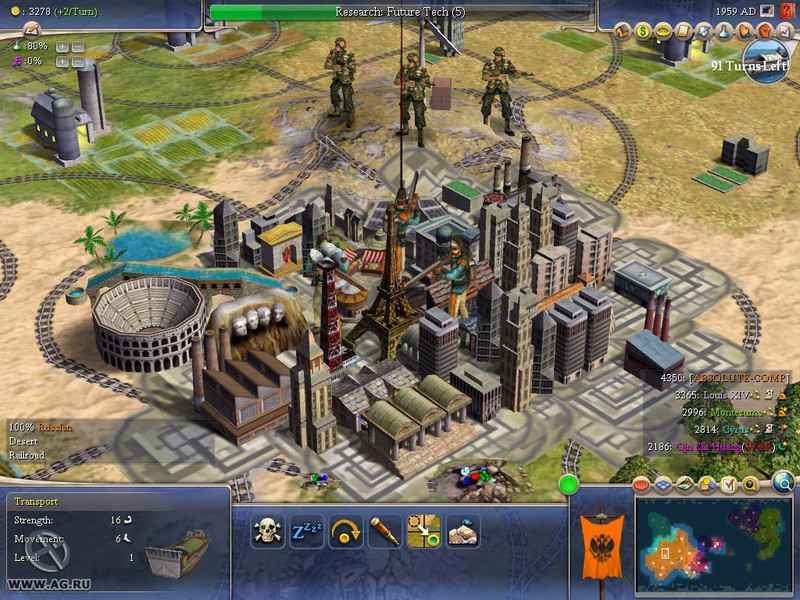Viewport: 800px width, 600px height.
Task: Increase the culture rate with plus
Action: [x=62, y=62]
